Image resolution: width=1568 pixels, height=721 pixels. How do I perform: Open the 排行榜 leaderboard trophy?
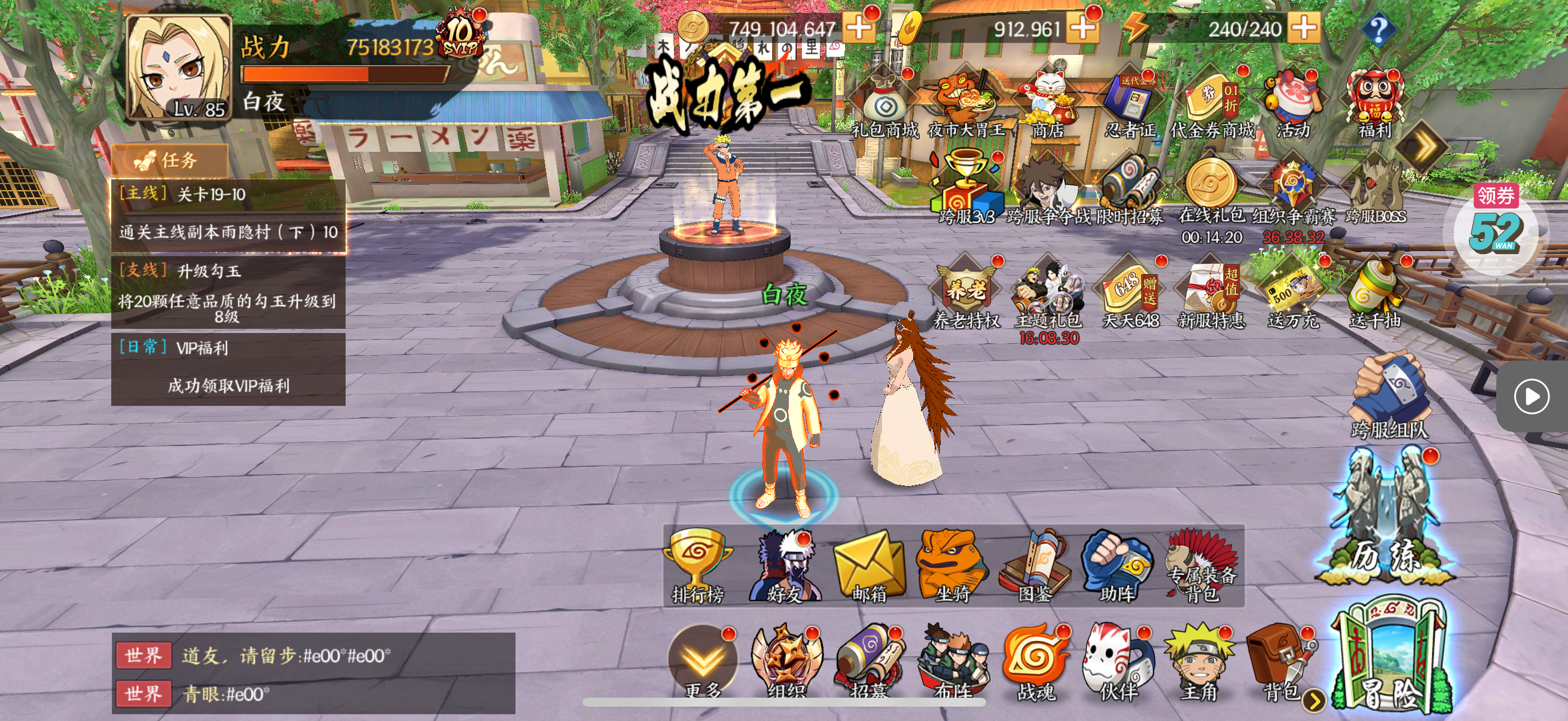[x=697, y=566]
